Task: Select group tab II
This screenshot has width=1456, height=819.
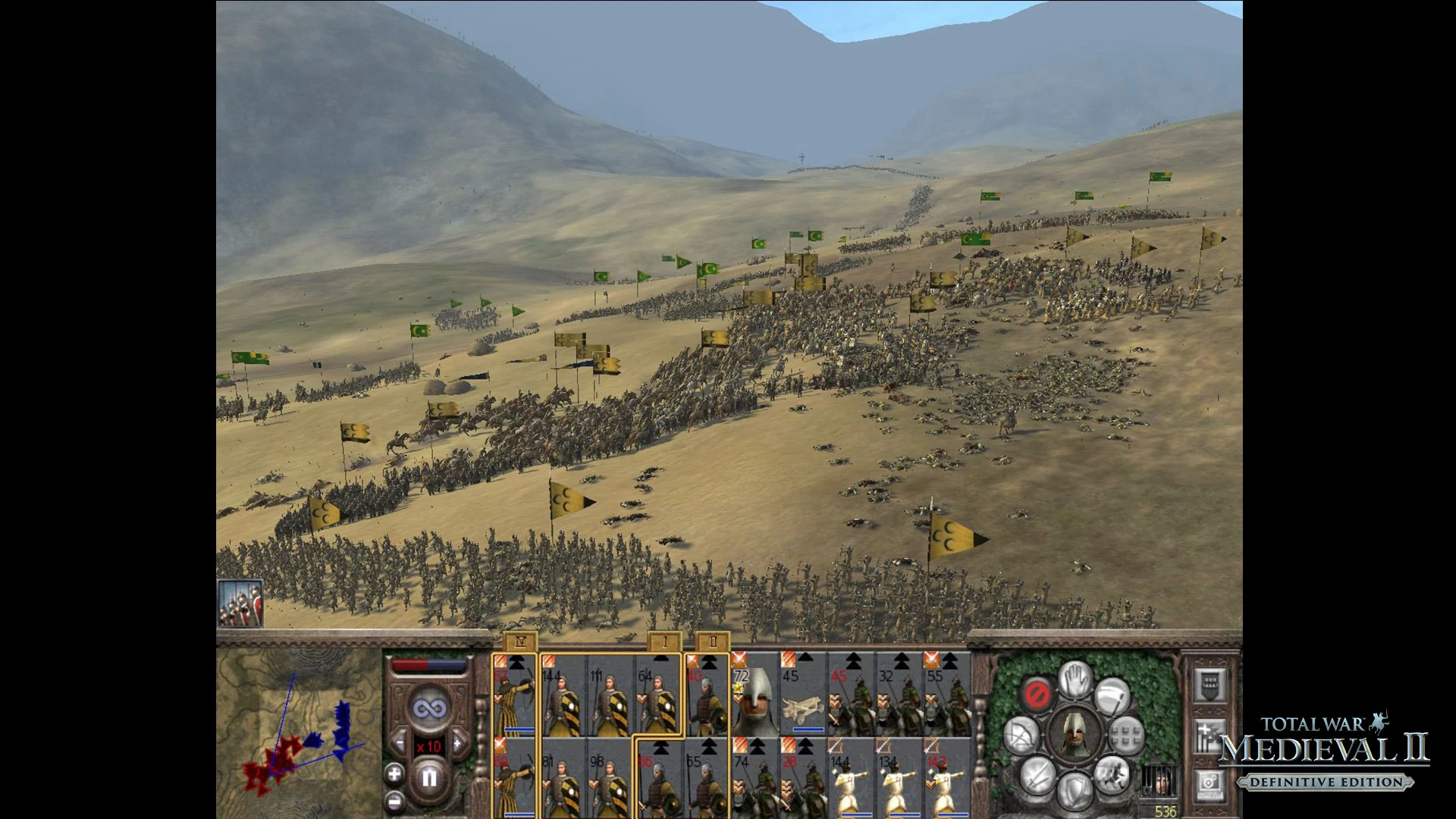Action: tap(712, 642)
